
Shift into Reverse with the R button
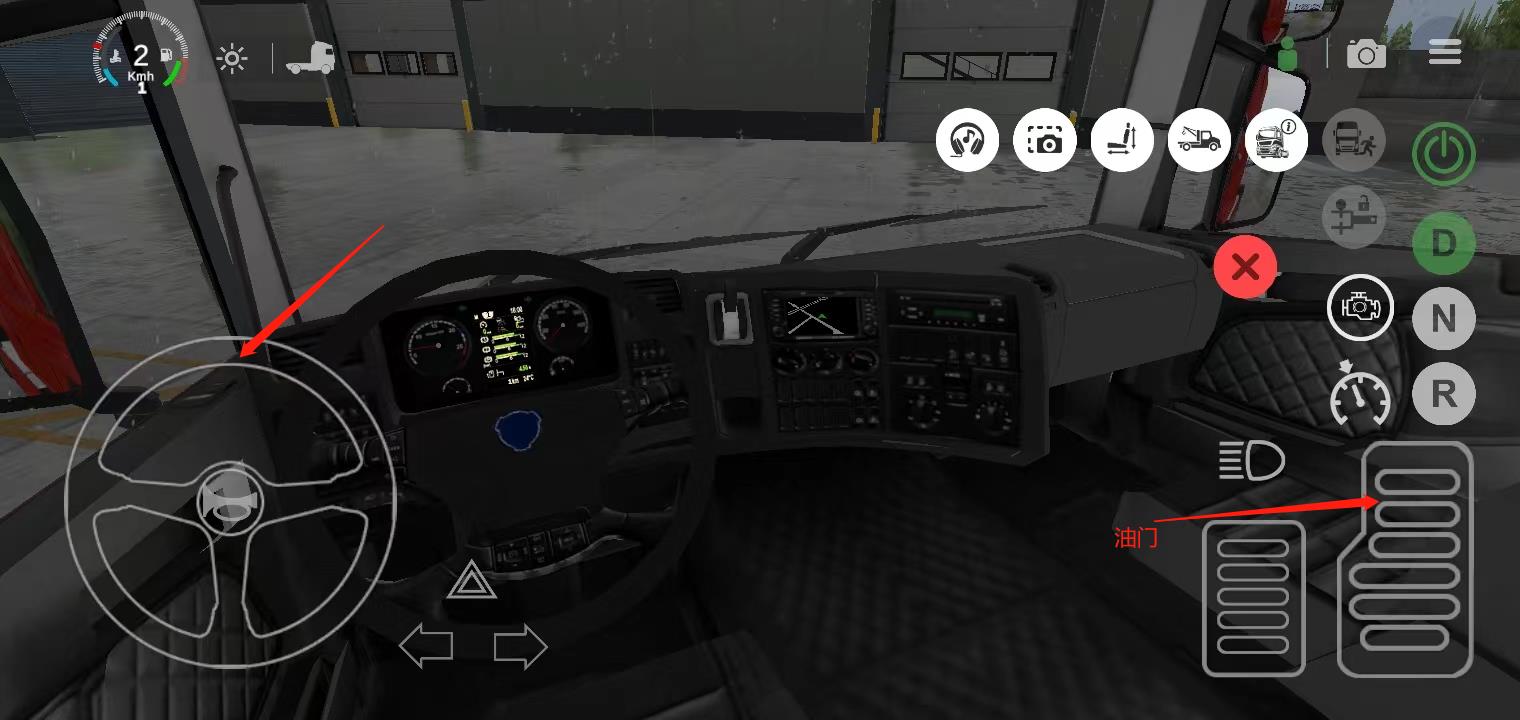tap(1443, 394)
